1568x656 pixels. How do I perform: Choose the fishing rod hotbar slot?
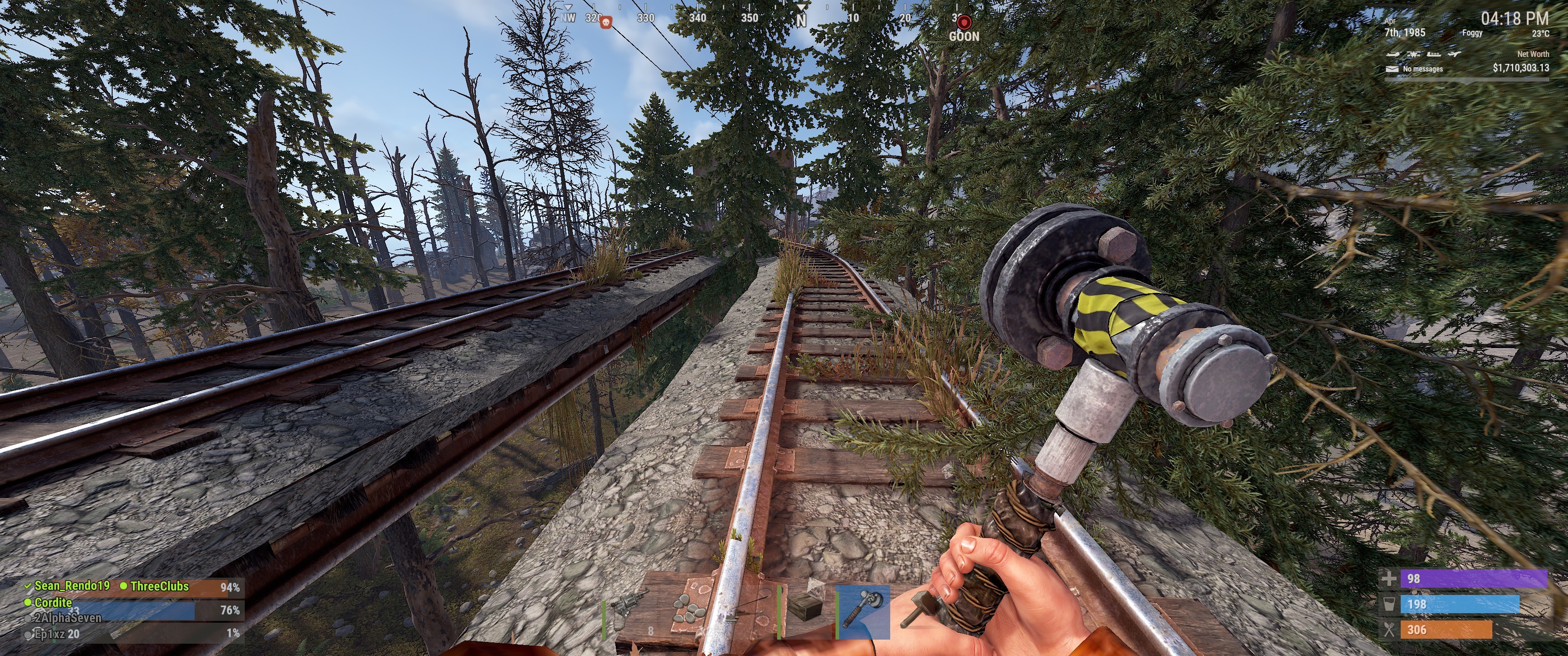[x=747, y=611]
